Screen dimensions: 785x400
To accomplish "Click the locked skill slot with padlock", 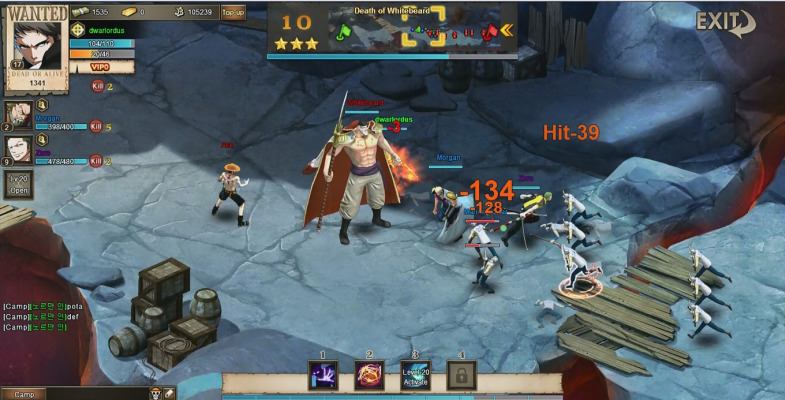I will click(x=461, y=375).
